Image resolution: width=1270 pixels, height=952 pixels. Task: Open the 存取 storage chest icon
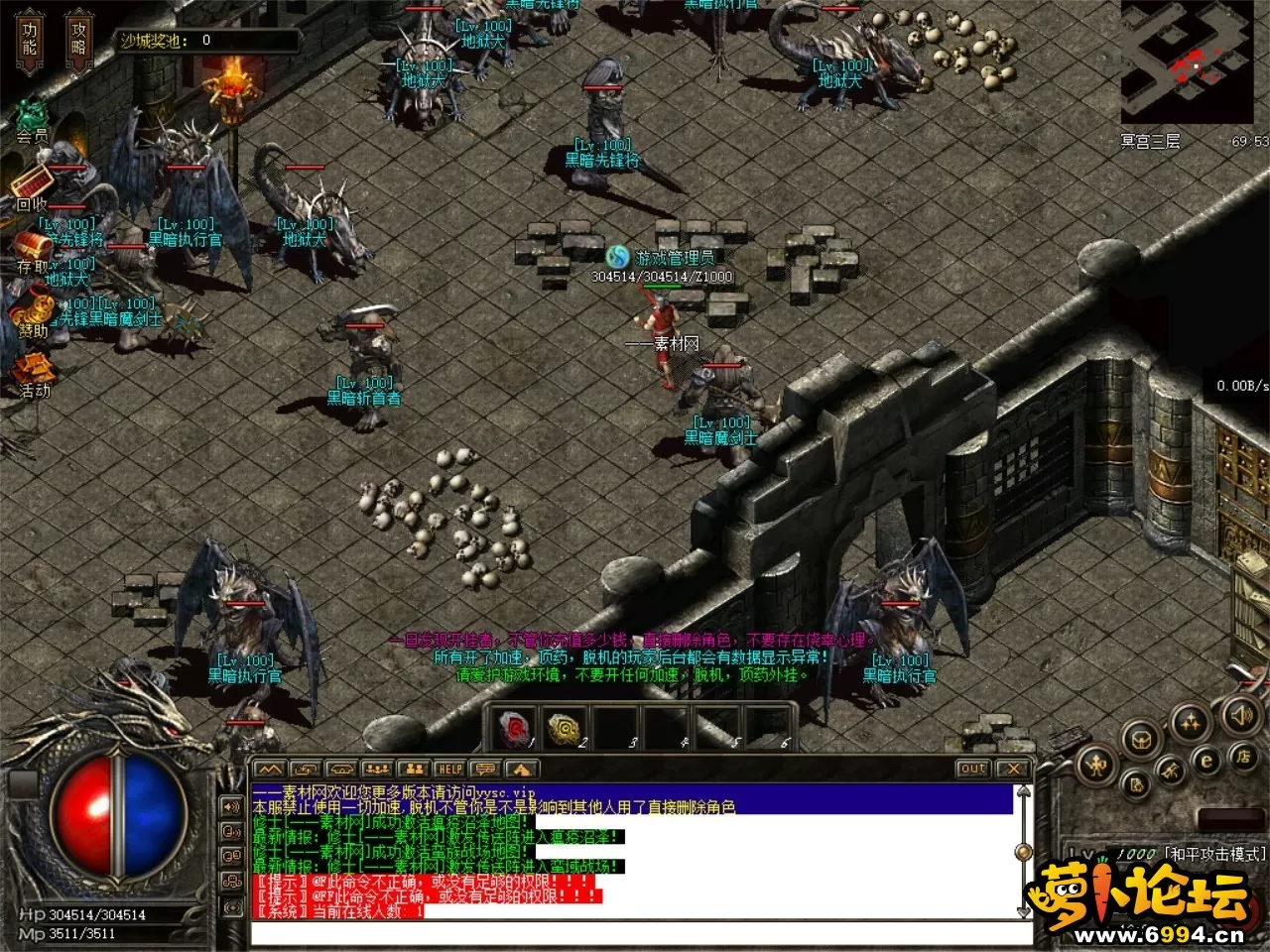coord(32,248)
